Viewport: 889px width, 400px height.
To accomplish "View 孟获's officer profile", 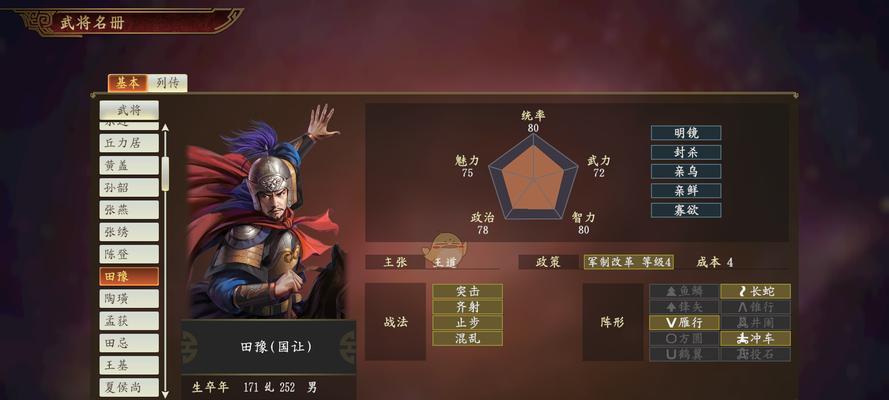I will click(129, 321).
